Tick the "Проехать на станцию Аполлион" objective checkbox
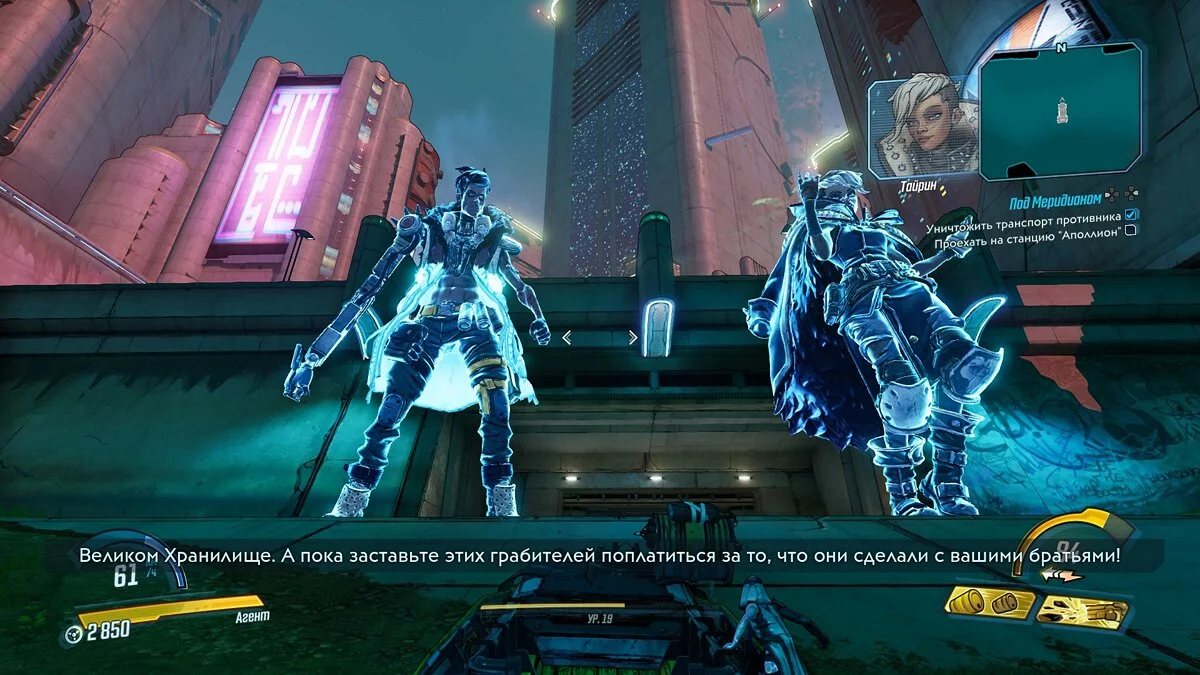Screen dimensions: 1200x675 (1130, 229)
